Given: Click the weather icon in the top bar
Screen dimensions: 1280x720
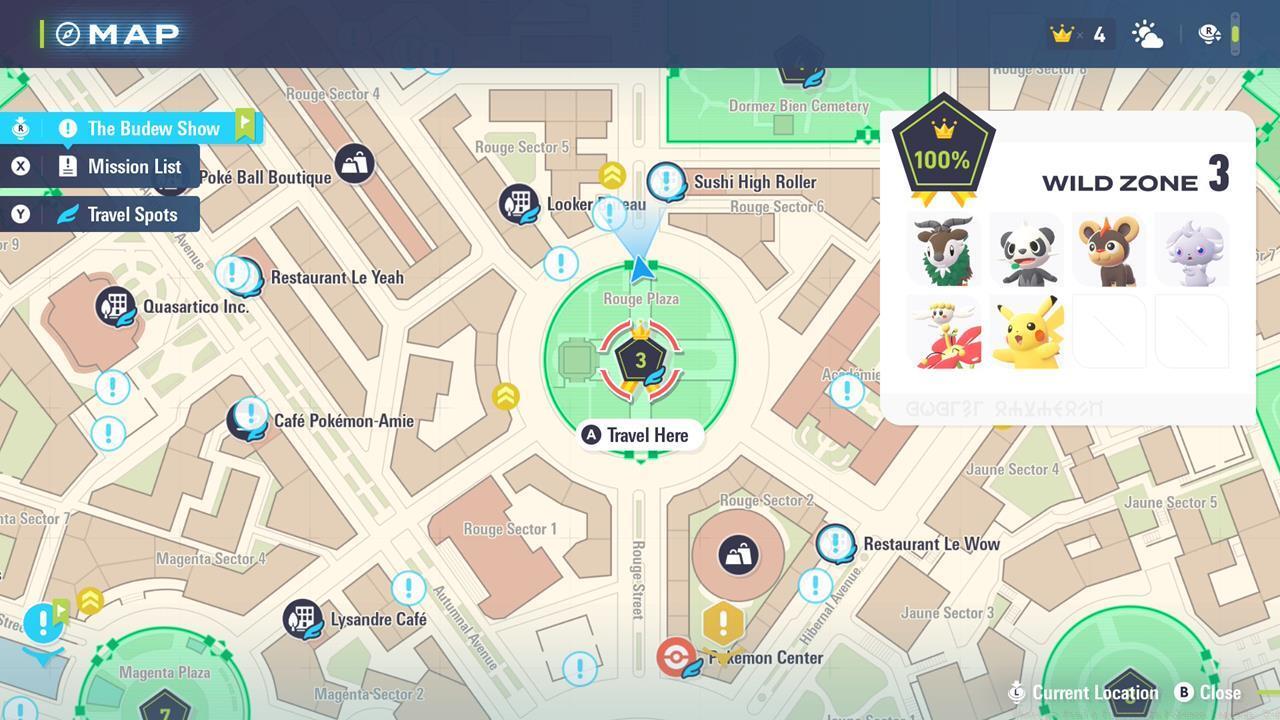Looking at the screenshot, I should (x=1147, y=34).
